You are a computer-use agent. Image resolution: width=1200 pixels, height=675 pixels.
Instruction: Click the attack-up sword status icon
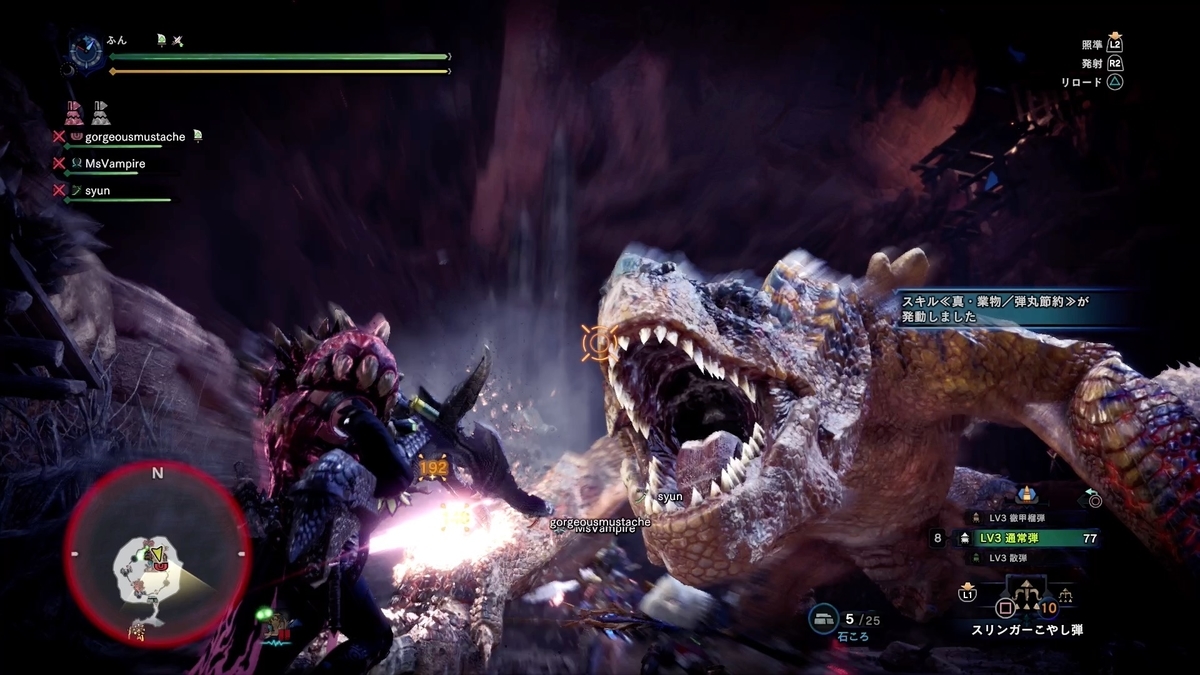(x=177, y=40)
